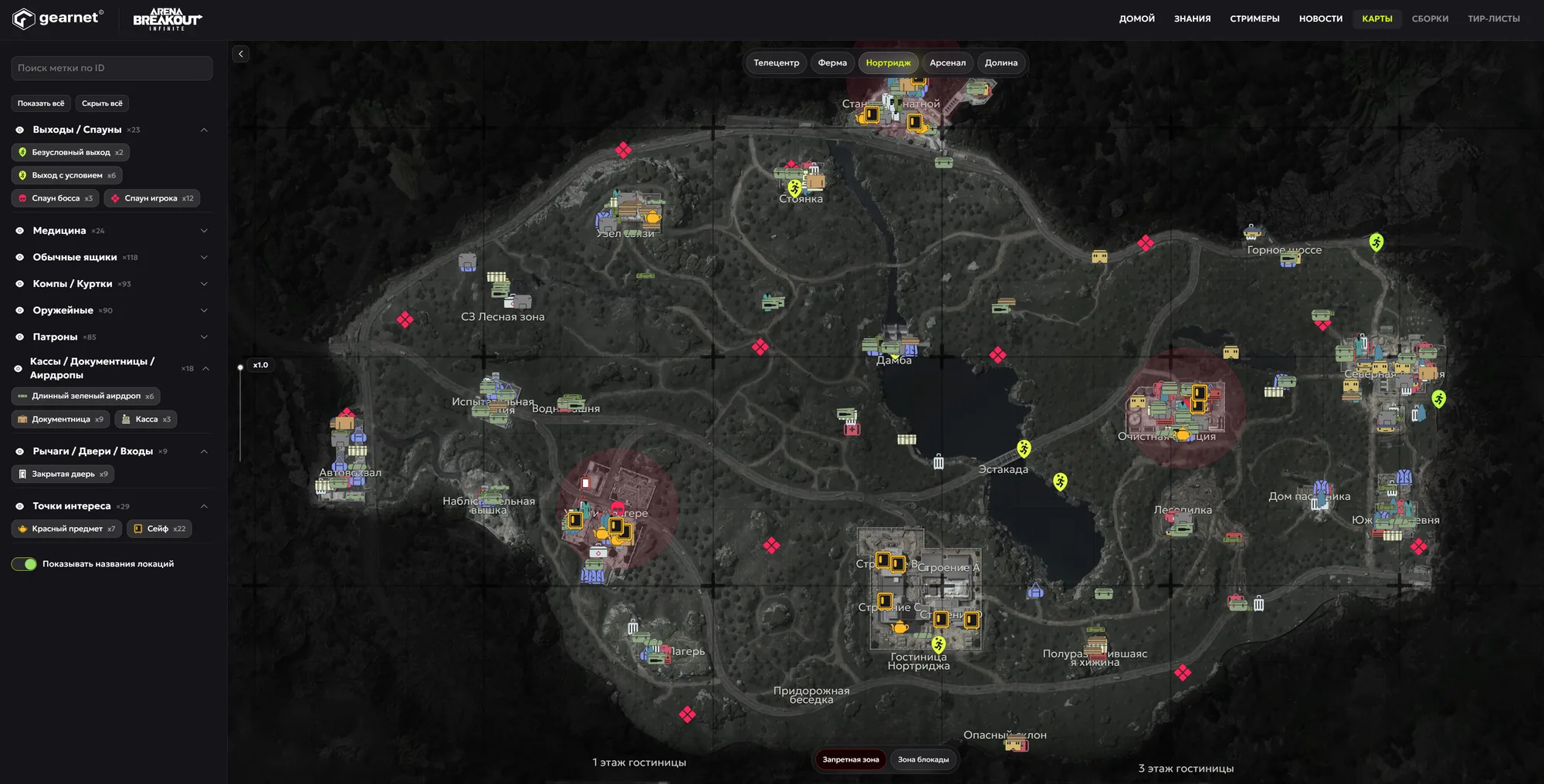
Task: Focus the marker ID search field
Action: tap(112, 68)
